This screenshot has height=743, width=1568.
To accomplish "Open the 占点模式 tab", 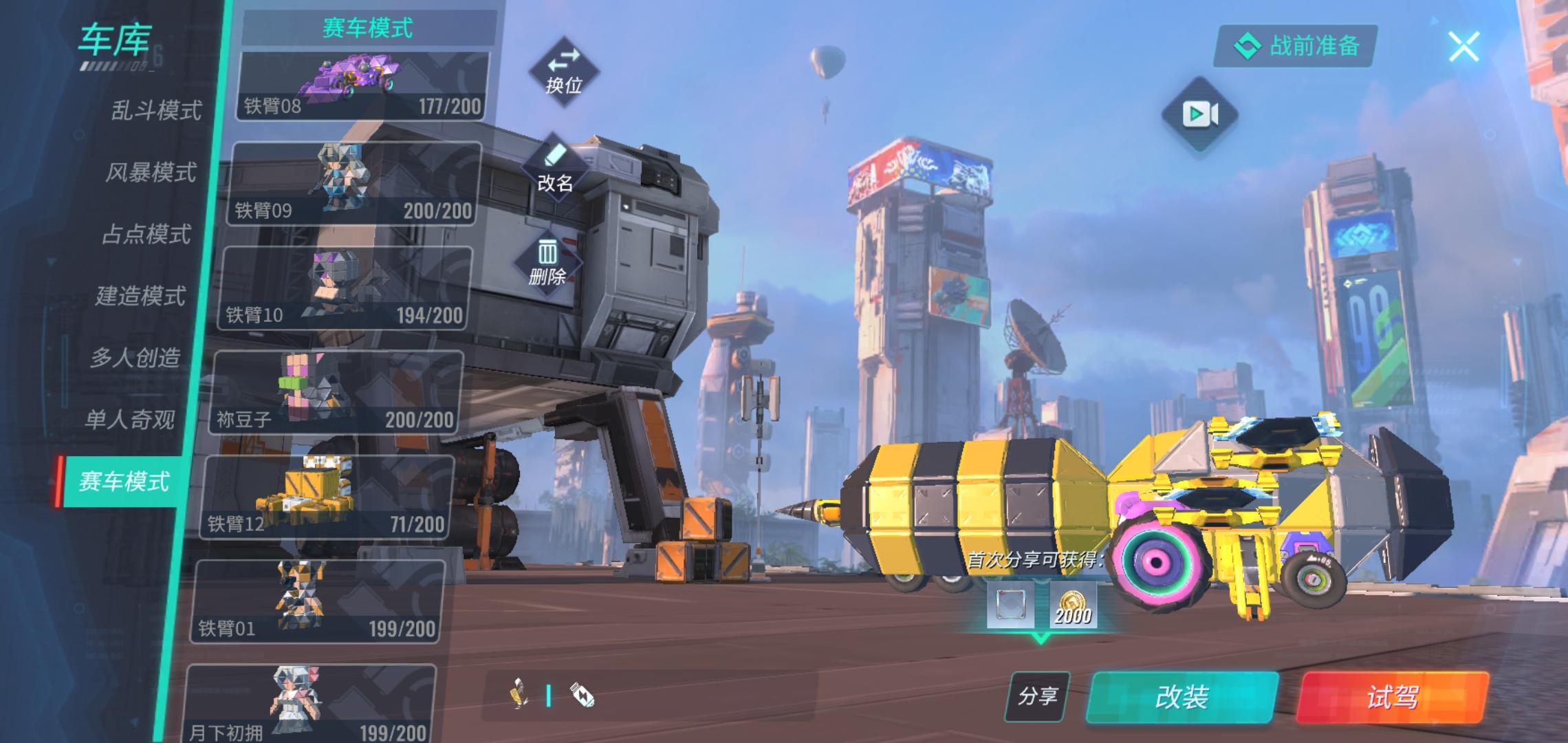I will [x=146, y=234].
